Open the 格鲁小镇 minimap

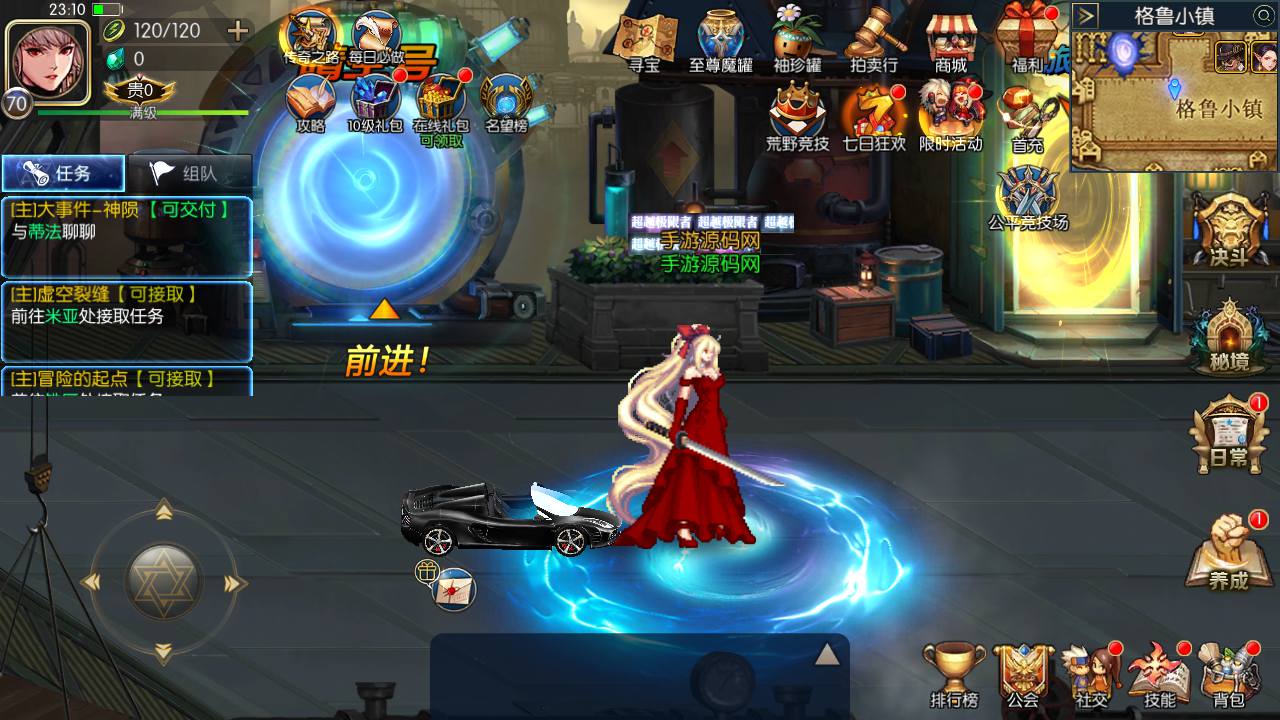(x=1175, y=100)
